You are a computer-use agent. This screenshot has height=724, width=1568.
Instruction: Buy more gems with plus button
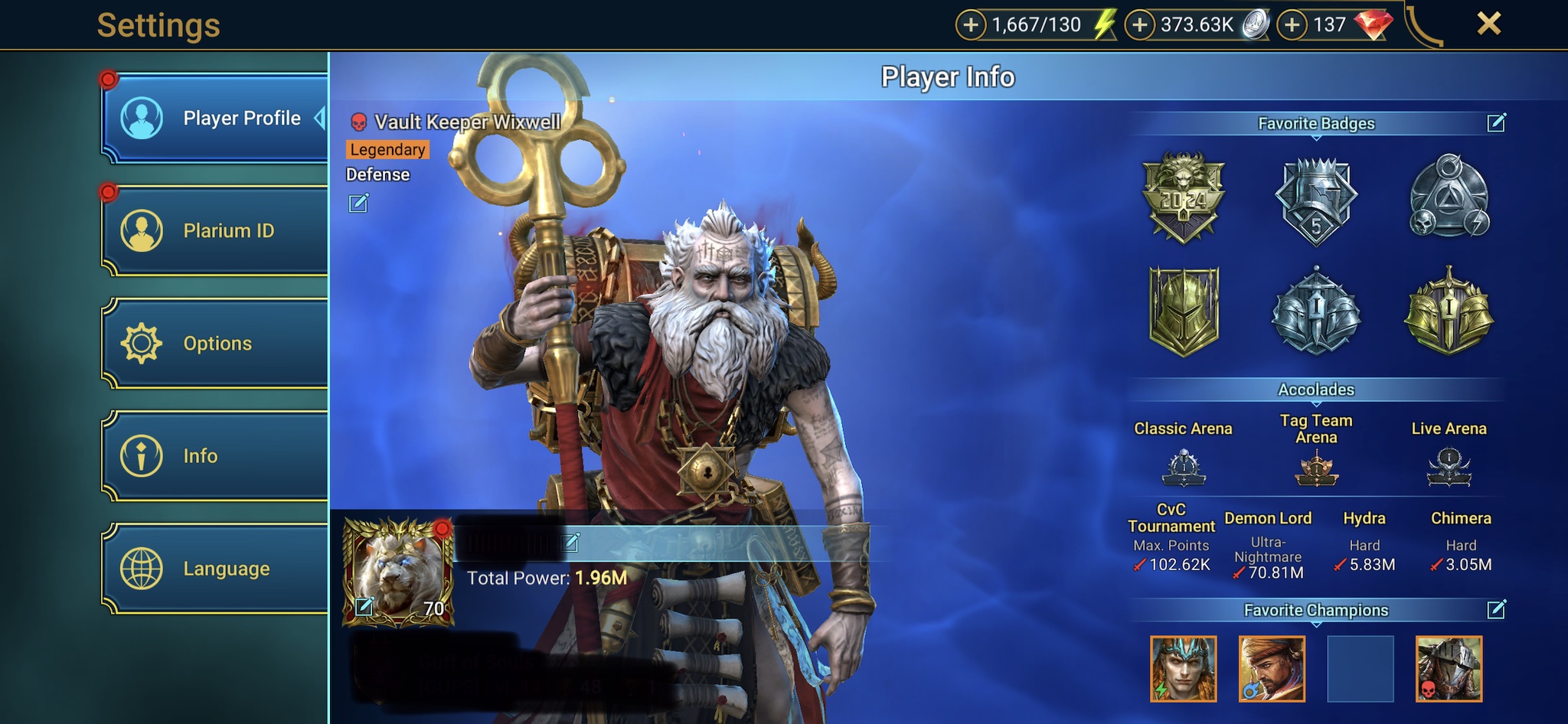(1292, 25)
